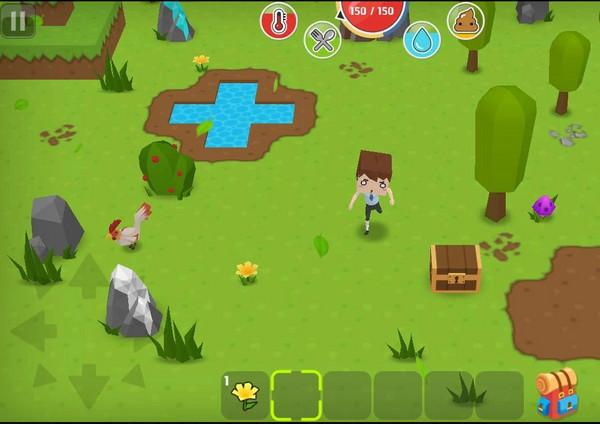The width and height of the screenshot is (600, 424).
Task: Tap the brown poop status icon
Action: pyautogui.click(x=465, y=20)
